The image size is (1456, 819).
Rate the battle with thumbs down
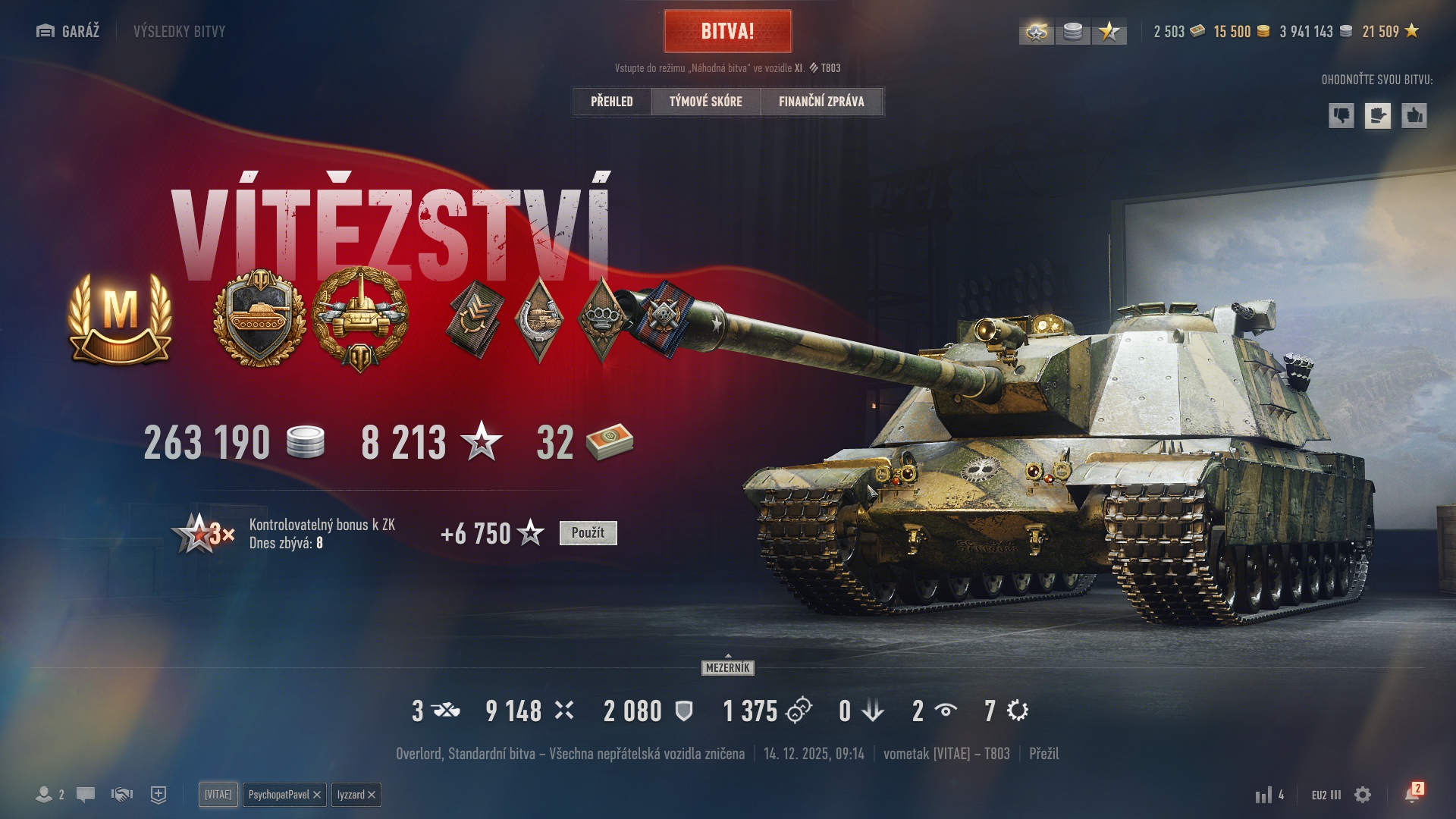tap(1341, 116)
